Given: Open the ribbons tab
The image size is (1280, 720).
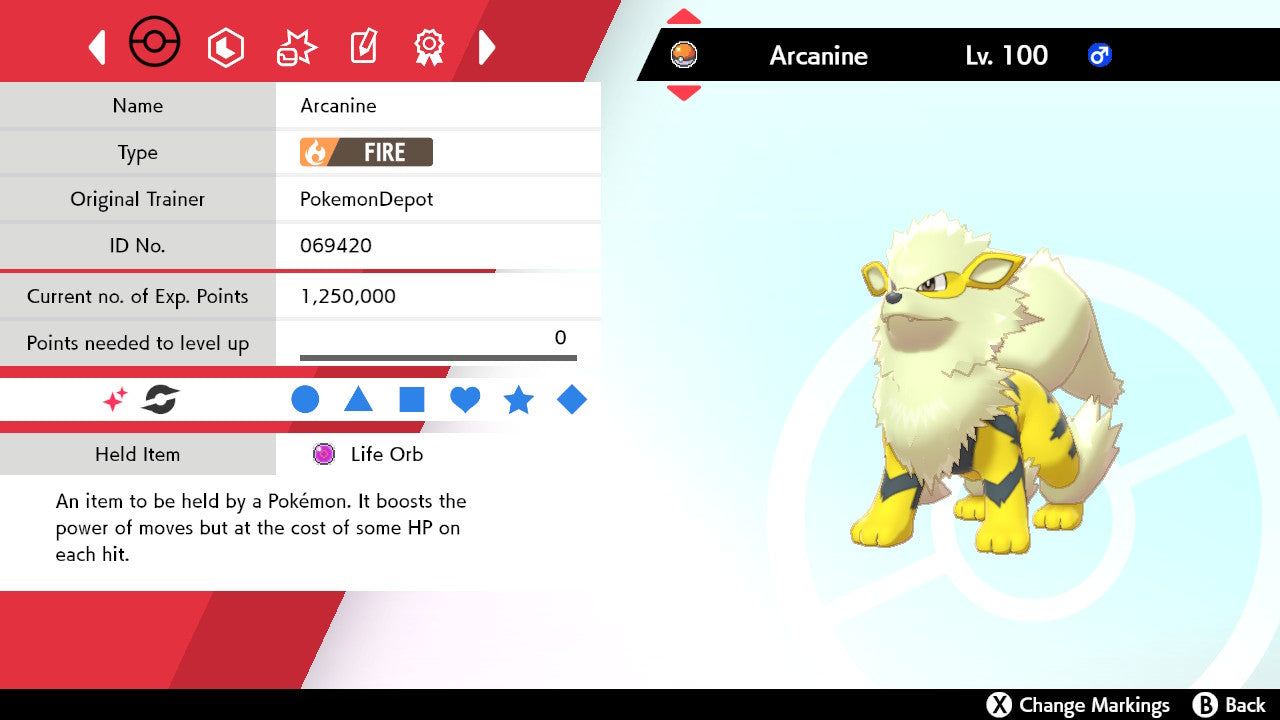Looking at the screenshot, I should click(x=429, y=47).
